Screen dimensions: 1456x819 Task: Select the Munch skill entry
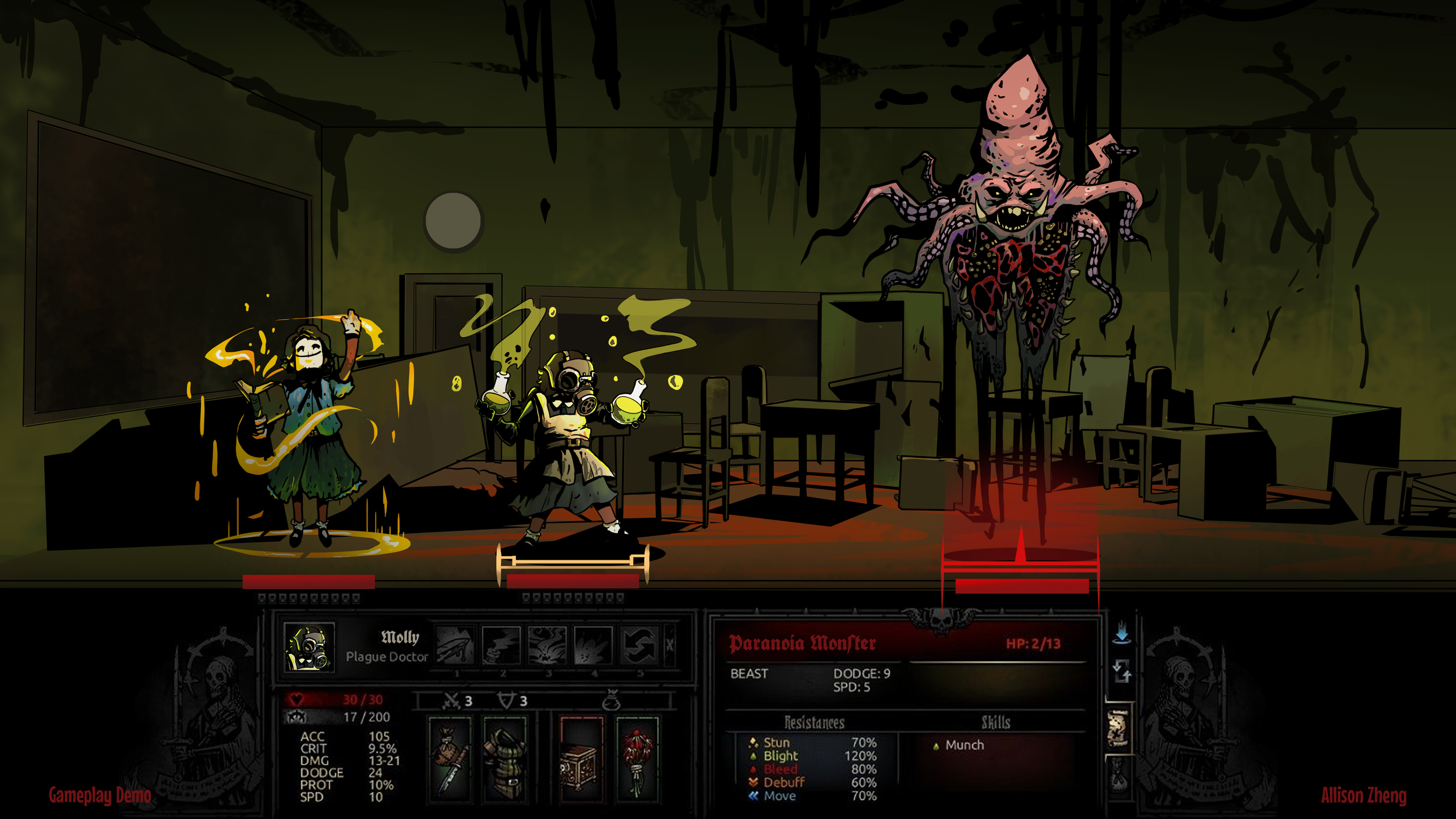click(x=964, y=745)
